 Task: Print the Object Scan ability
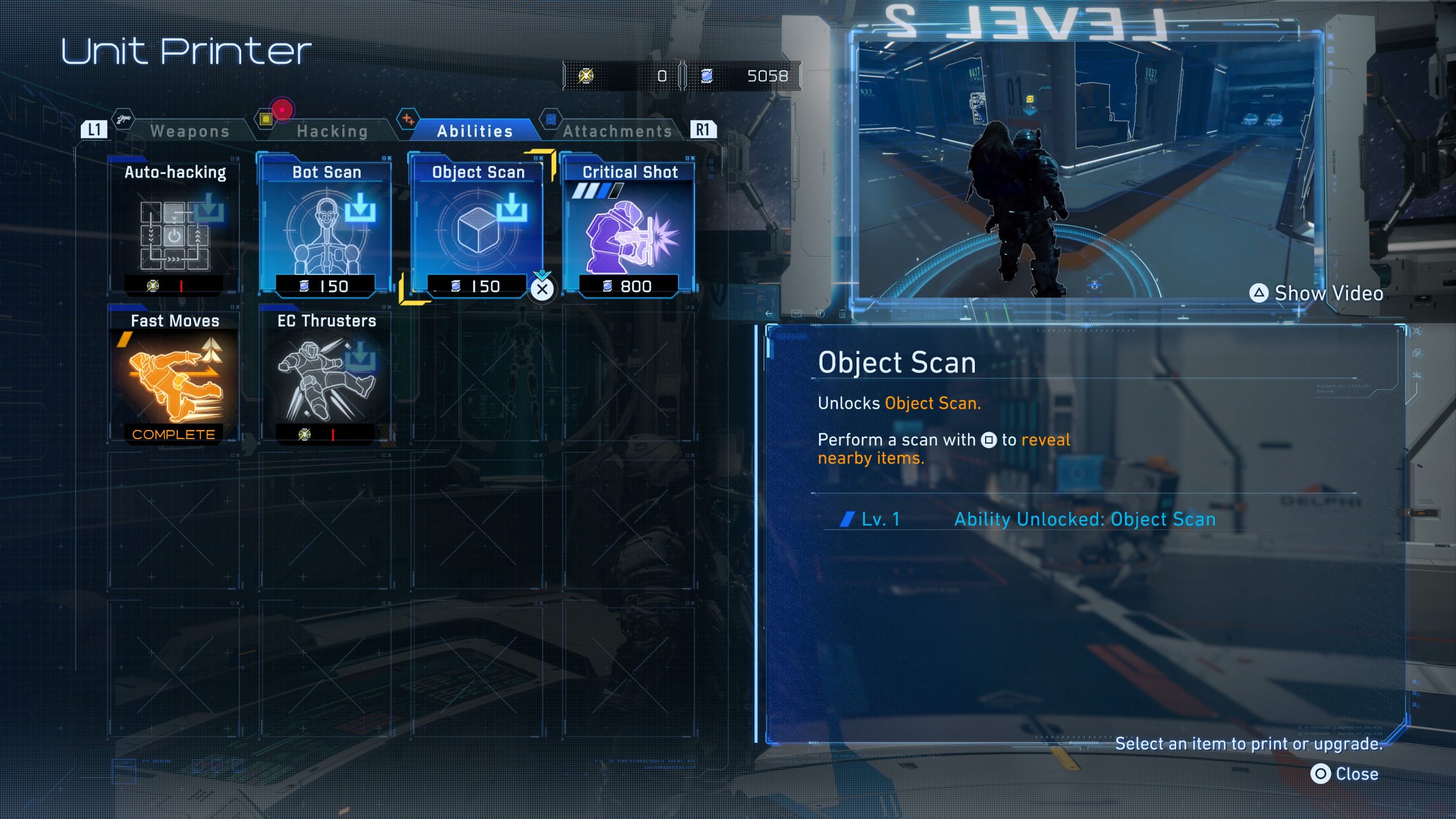478,227
